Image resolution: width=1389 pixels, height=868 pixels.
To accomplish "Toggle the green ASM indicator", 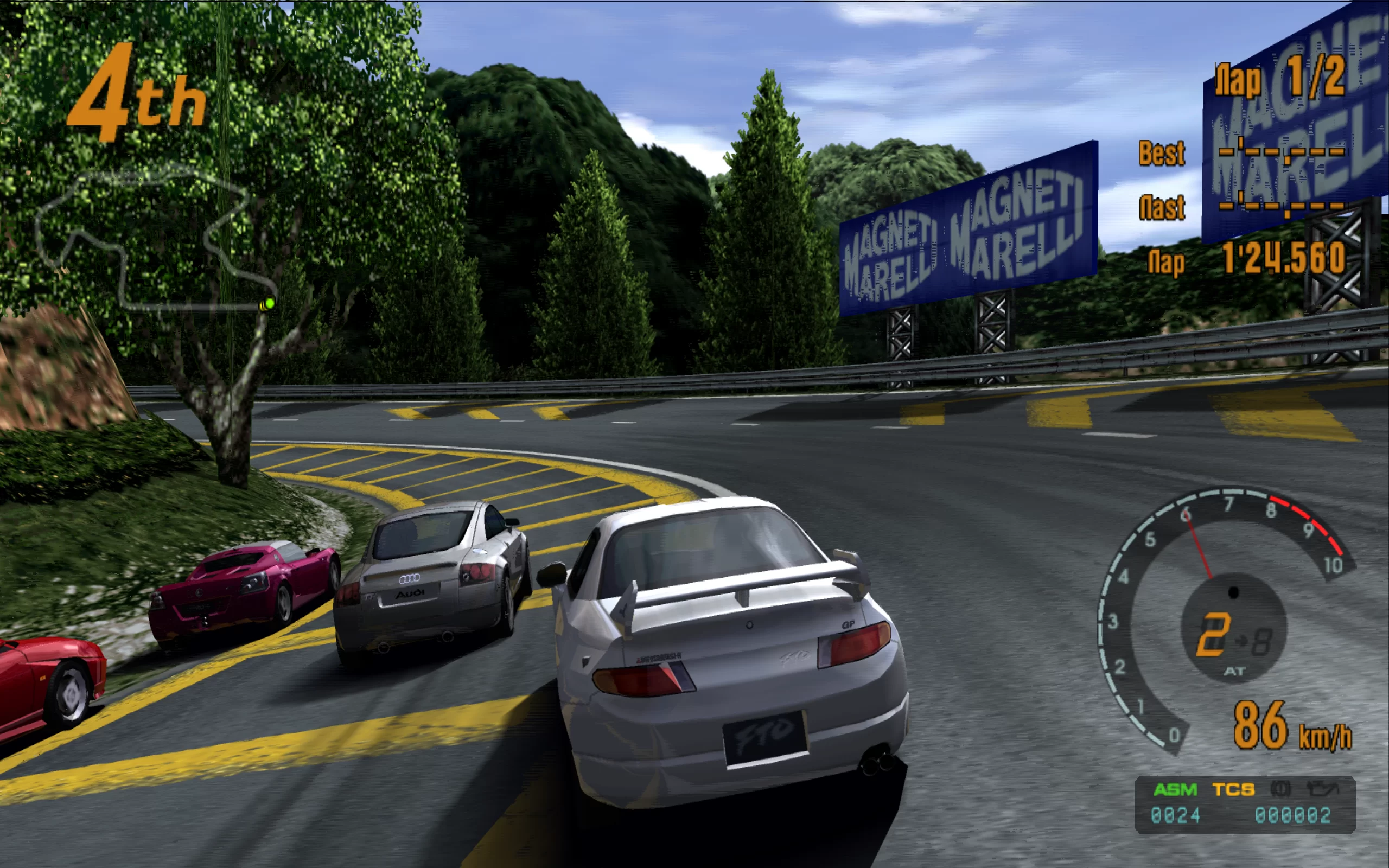I will click(1175, 790).
